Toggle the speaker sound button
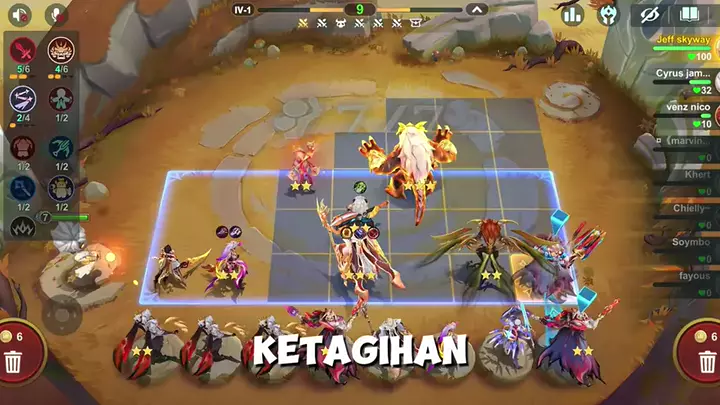720x405 pixels. [21, 15]
